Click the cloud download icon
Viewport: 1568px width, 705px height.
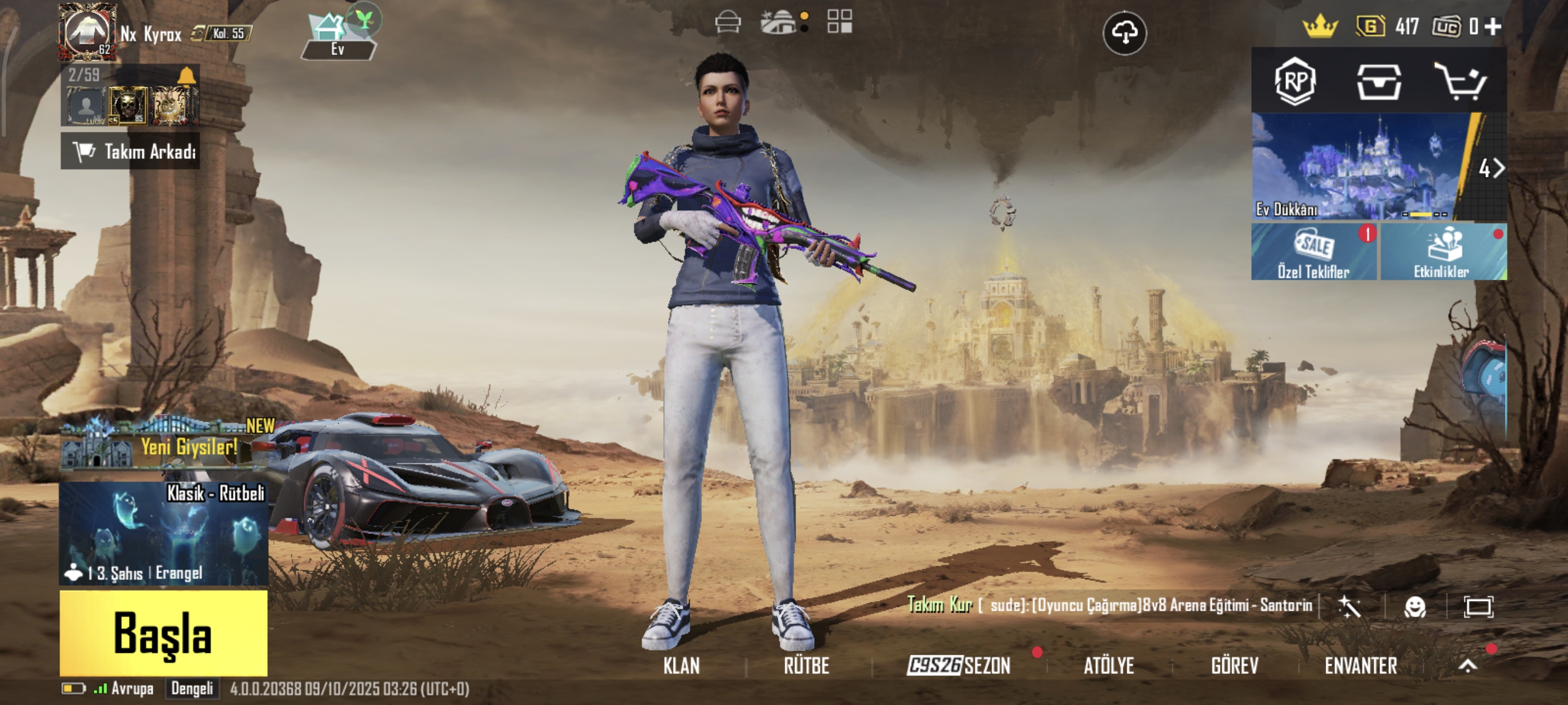1125,32
